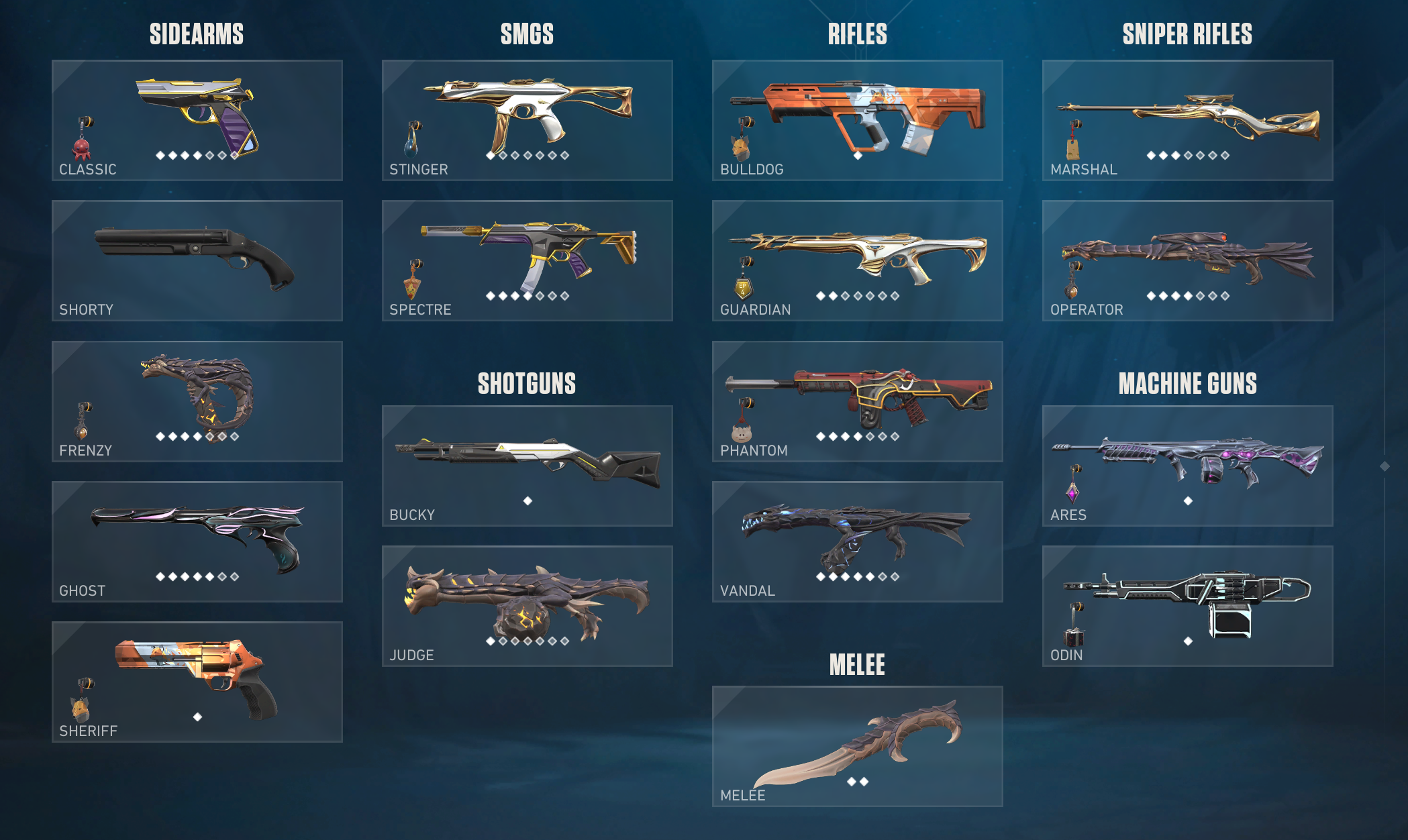
Task: Click the MACHINE GUNS section header
Action: 1188,383
